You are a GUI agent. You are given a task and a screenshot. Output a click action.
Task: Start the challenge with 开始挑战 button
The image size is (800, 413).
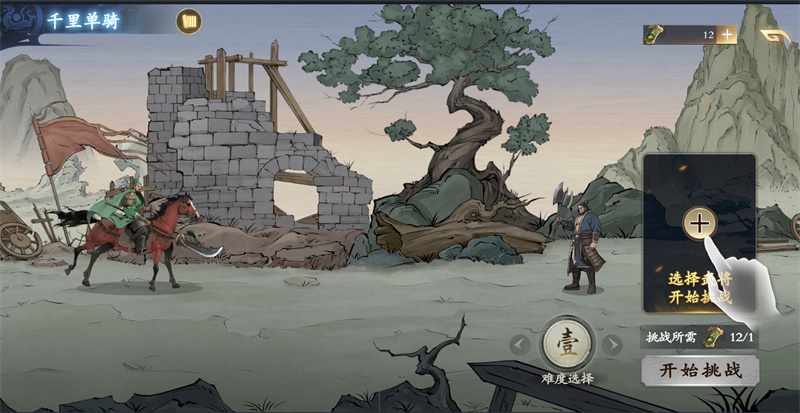[699, 370]
